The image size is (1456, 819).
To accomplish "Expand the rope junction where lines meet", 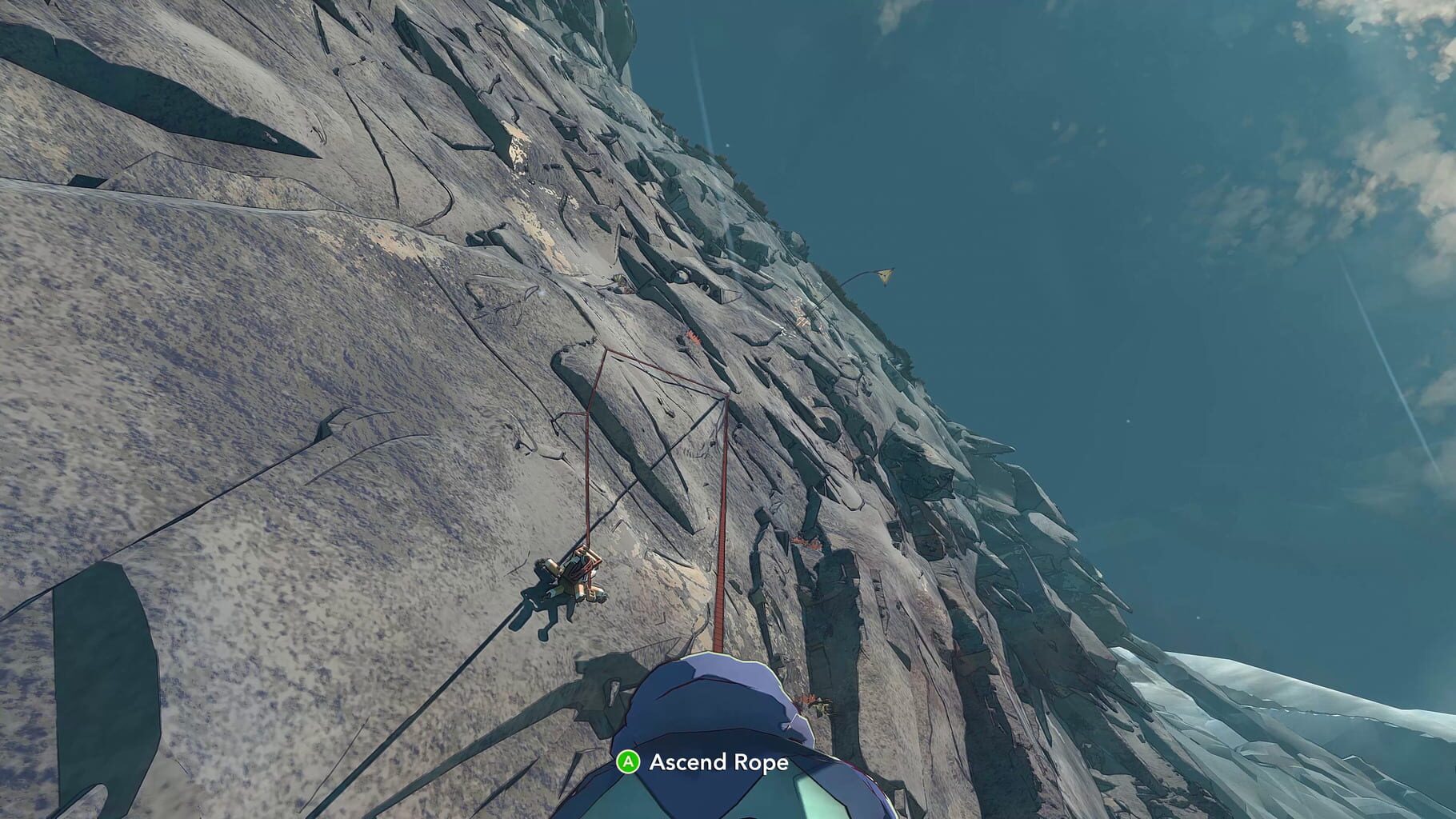I will [726, 396].
